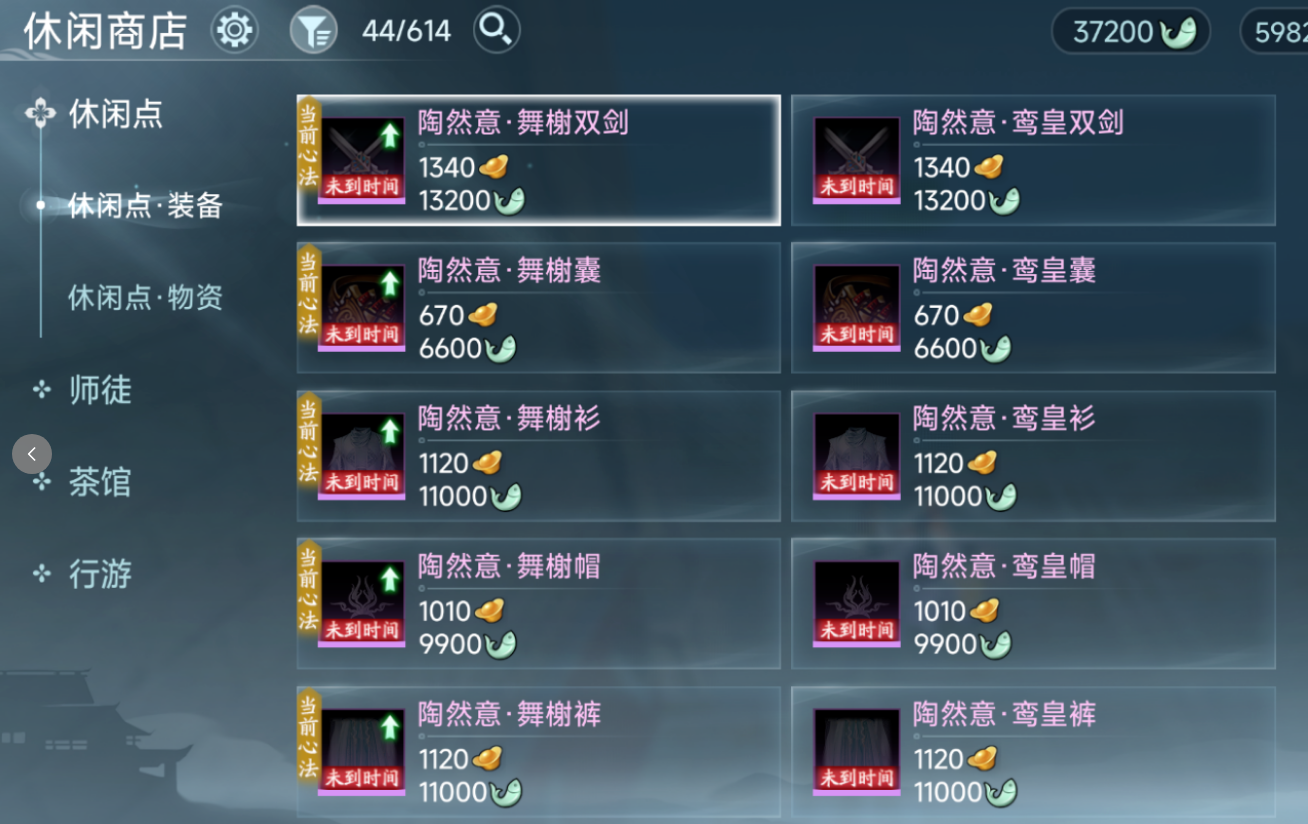The image size is (1308, 824).
Task: Select the 陶然意·鸾皇帽 item card
Action: (x=1032, y=603)
